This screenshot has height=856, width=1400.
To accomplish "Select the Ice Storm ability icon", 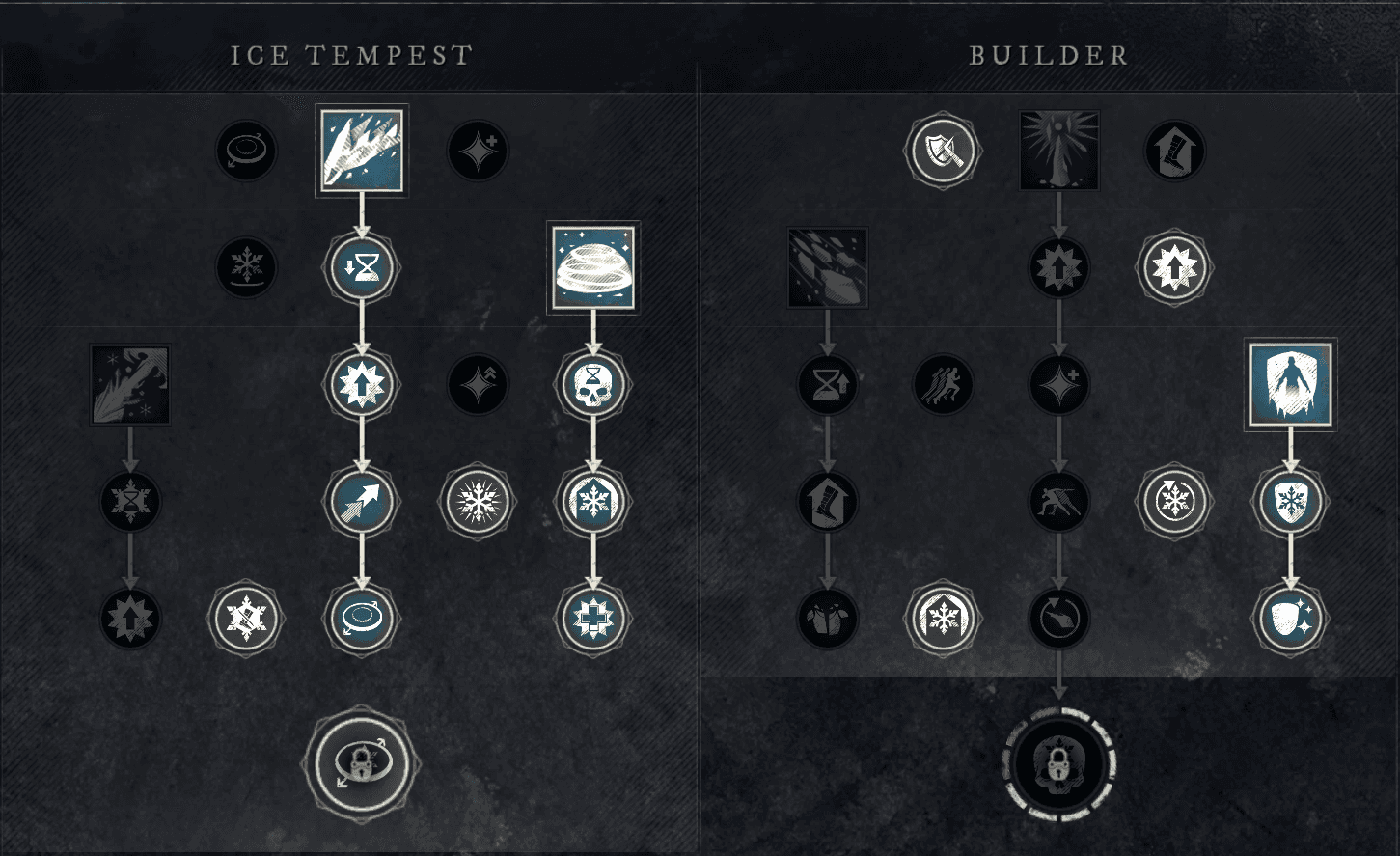I will pyautogui.click(x=361, y=150).
